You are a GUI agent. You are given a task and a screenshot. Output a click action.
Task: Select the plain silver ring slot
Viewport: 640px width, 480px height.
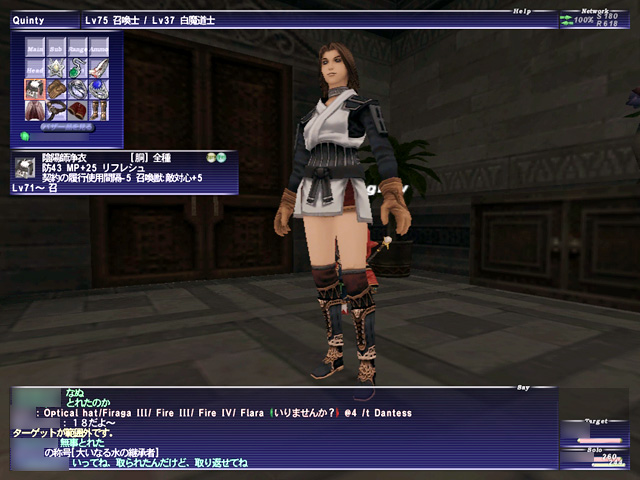click(x=78, y=89)
